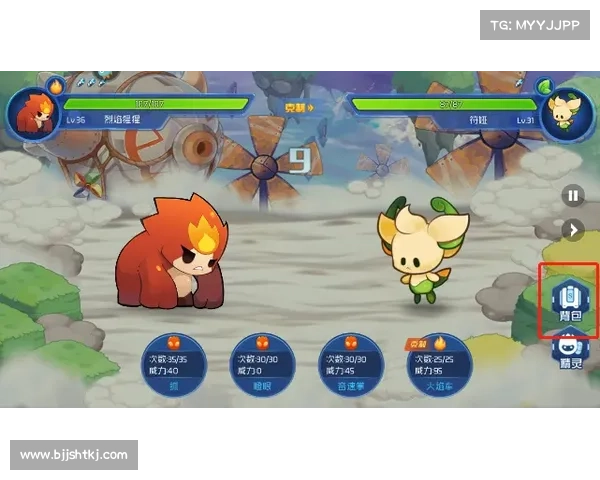This screenshot has width=600, height=480.
Task: Pause the battle
Action: pyautogui.click(x=572, y=196)
